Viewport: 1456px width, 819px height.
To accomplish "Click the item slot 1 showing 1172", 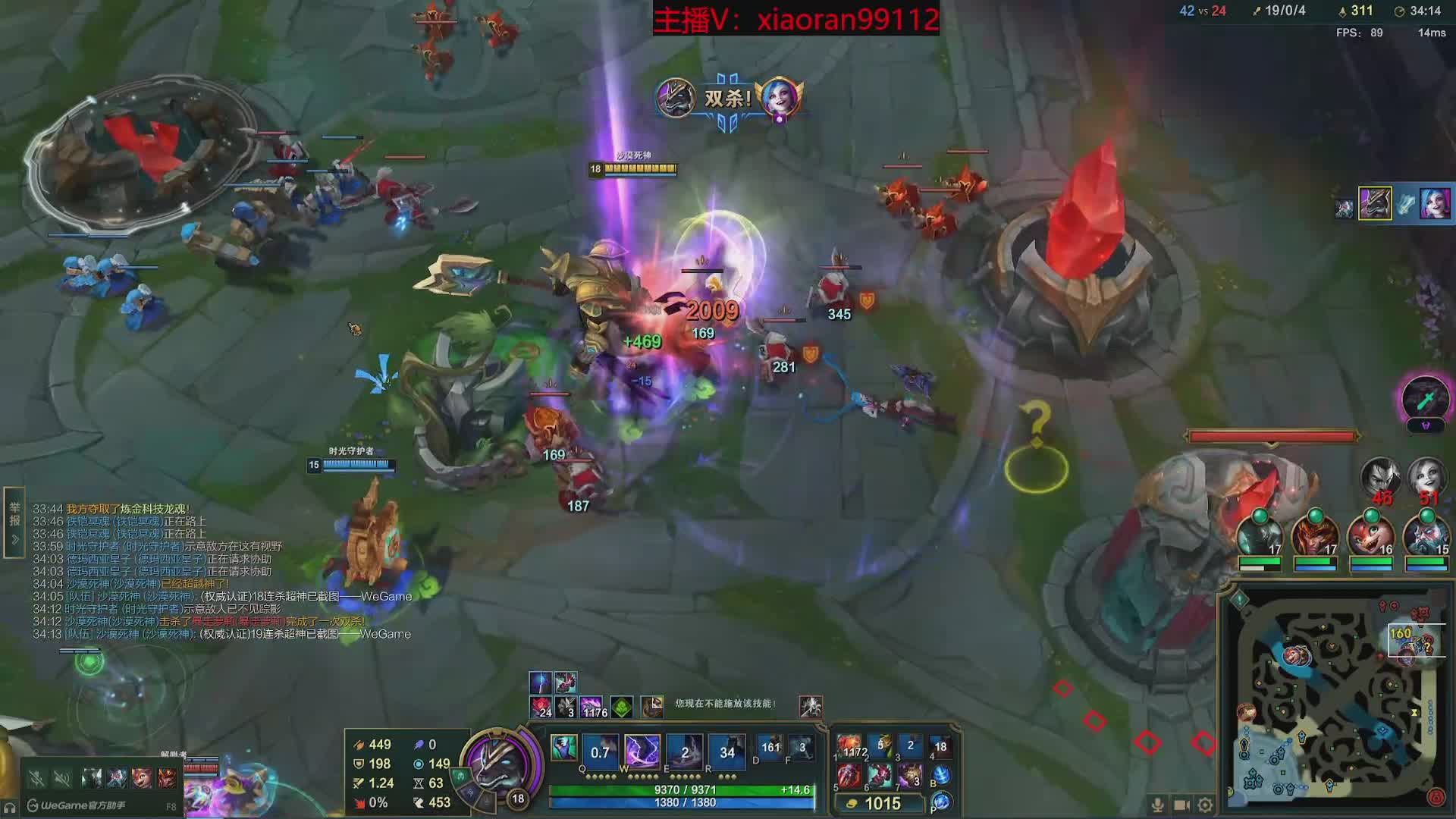I will [x=850, y=747].
